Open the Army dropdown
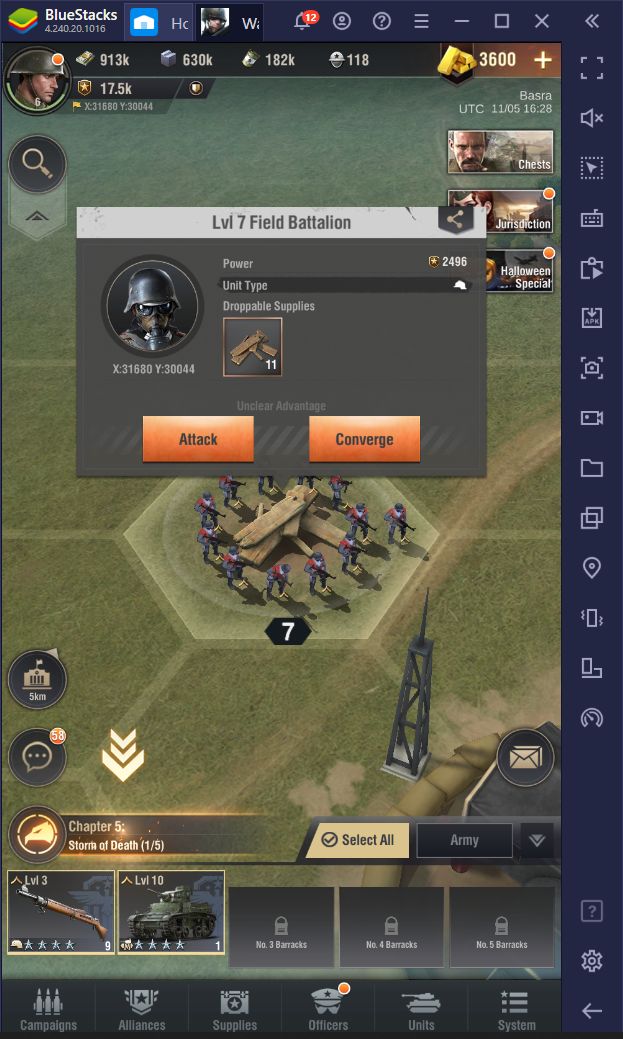This screenshot has height=1039, width=623. click(536, 840)
